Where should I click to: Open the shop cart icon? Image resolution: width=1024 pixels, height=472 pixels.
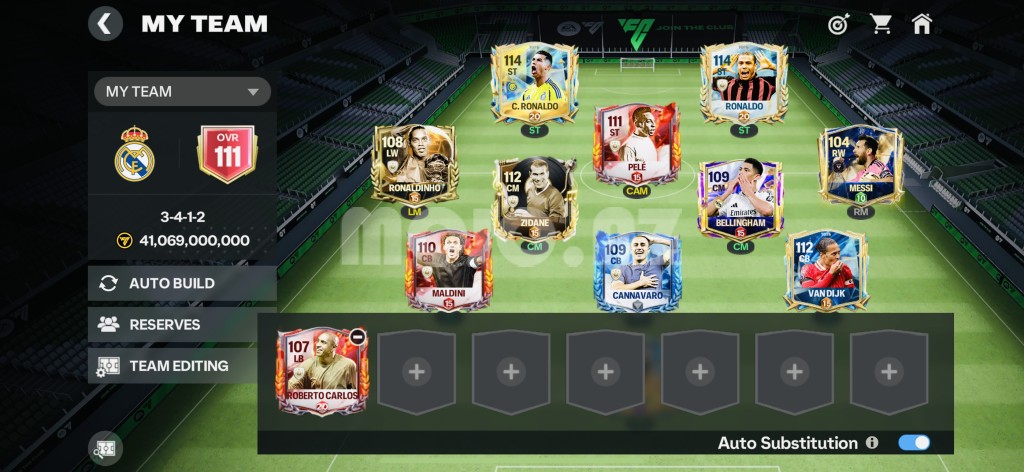(x=880, y=23)
